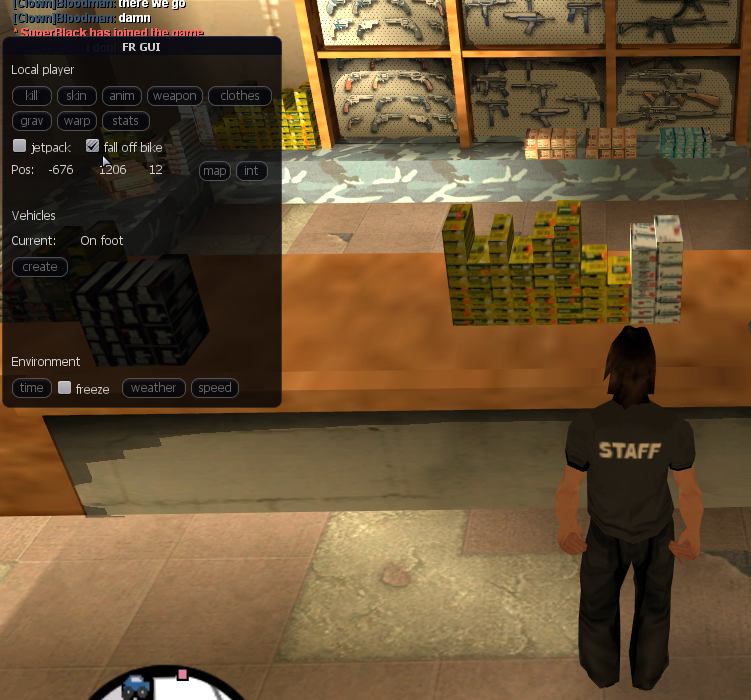
Task: Open the time setting
Action: click(x=32, y=387)
